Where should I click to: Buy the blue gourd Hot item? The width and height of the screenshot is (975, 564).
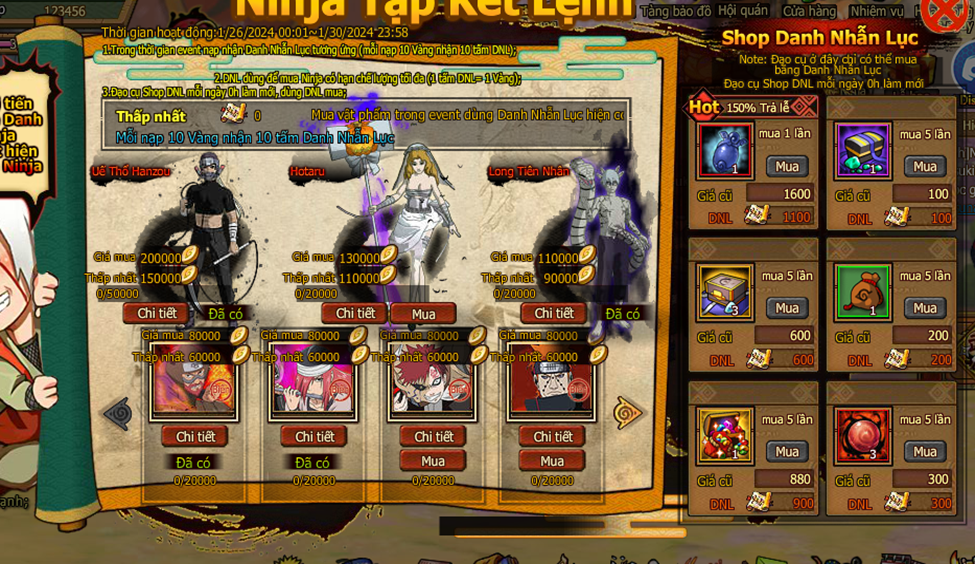[787, 166]
